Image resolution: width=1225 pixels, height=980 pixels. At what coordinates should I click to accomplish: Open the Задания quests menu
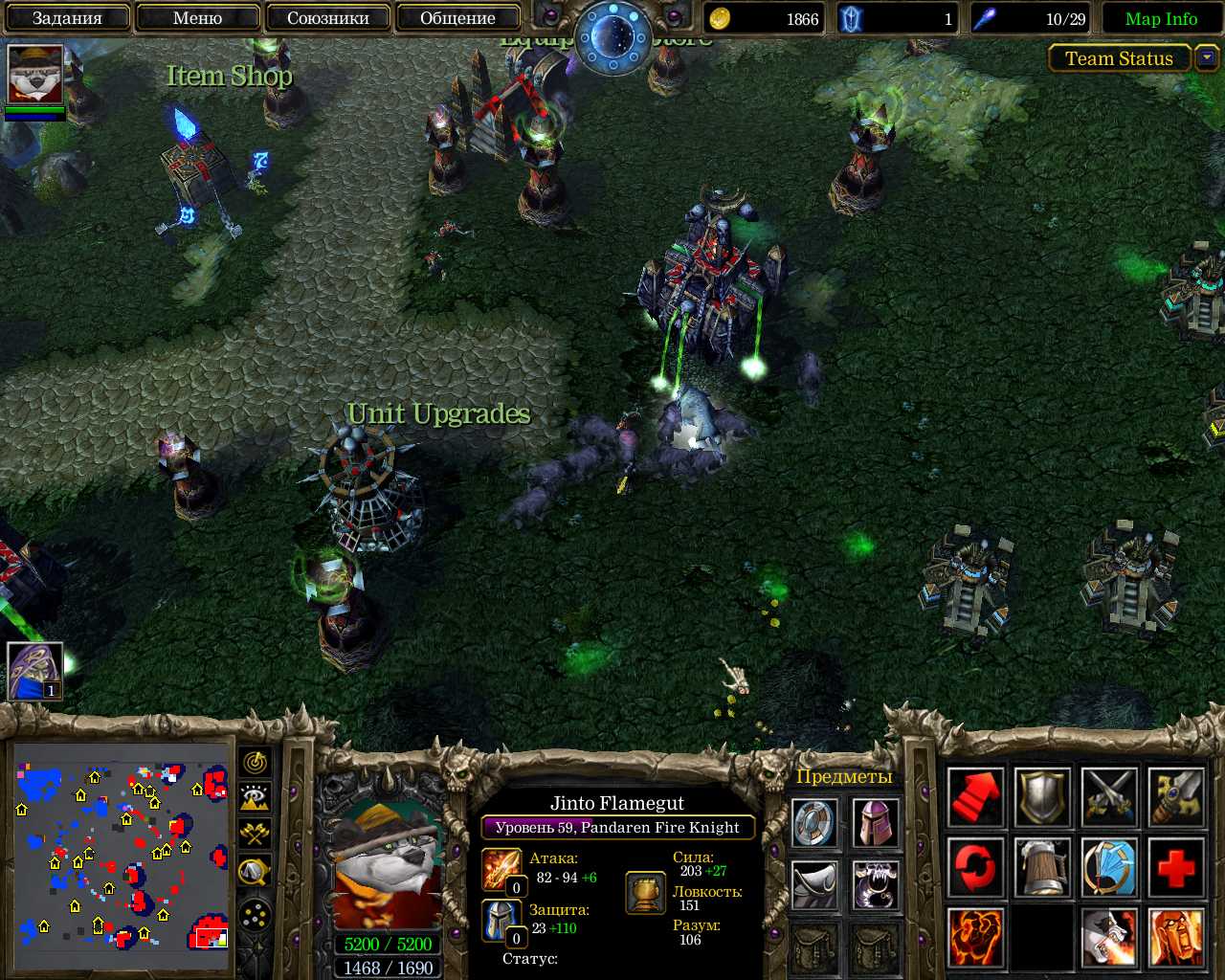pyautogui.click(x=67, y=18)
